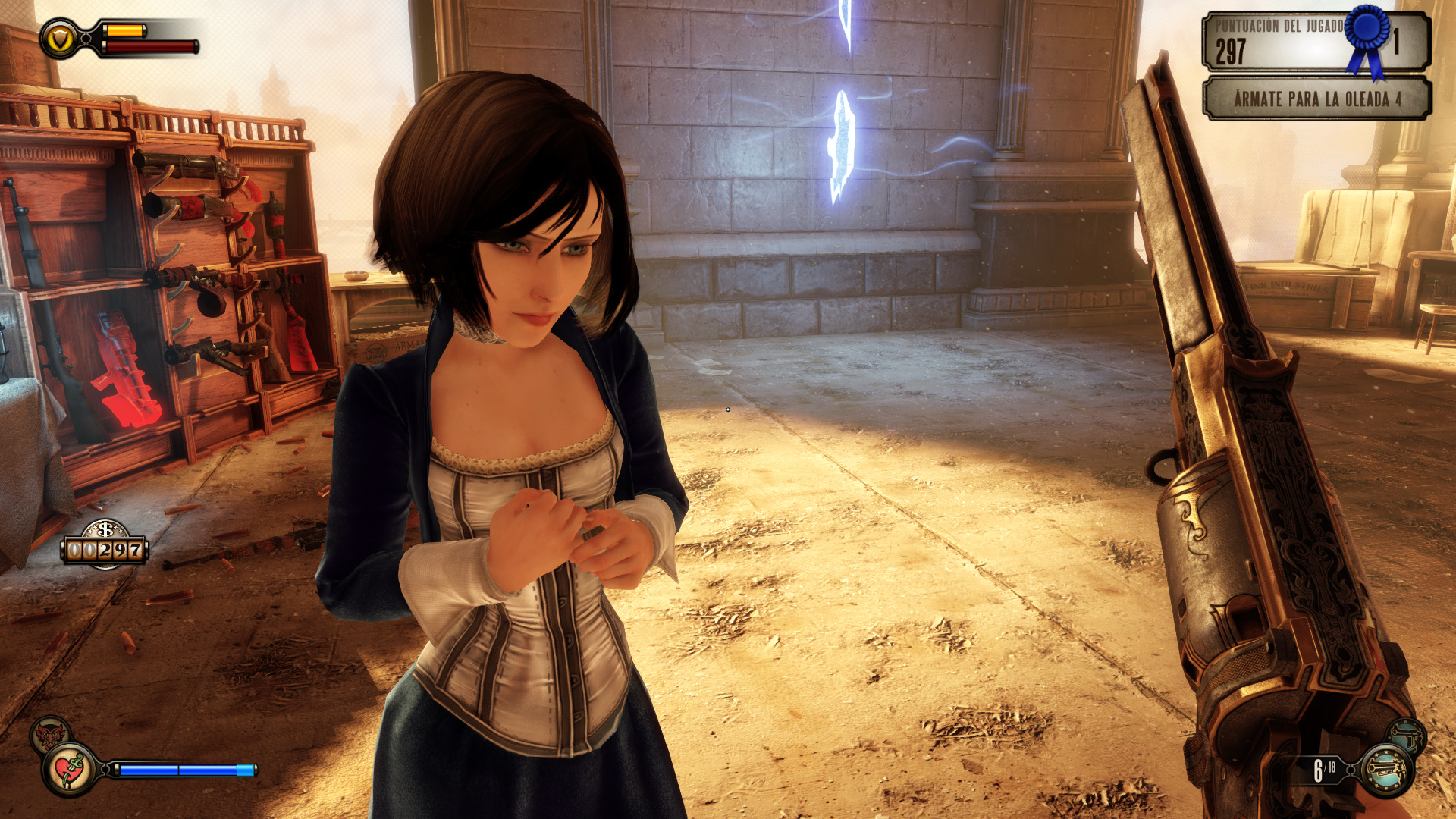Click the blue ribbon award icon
The width and height of the screenshot is (1456, 819).
1367,39
